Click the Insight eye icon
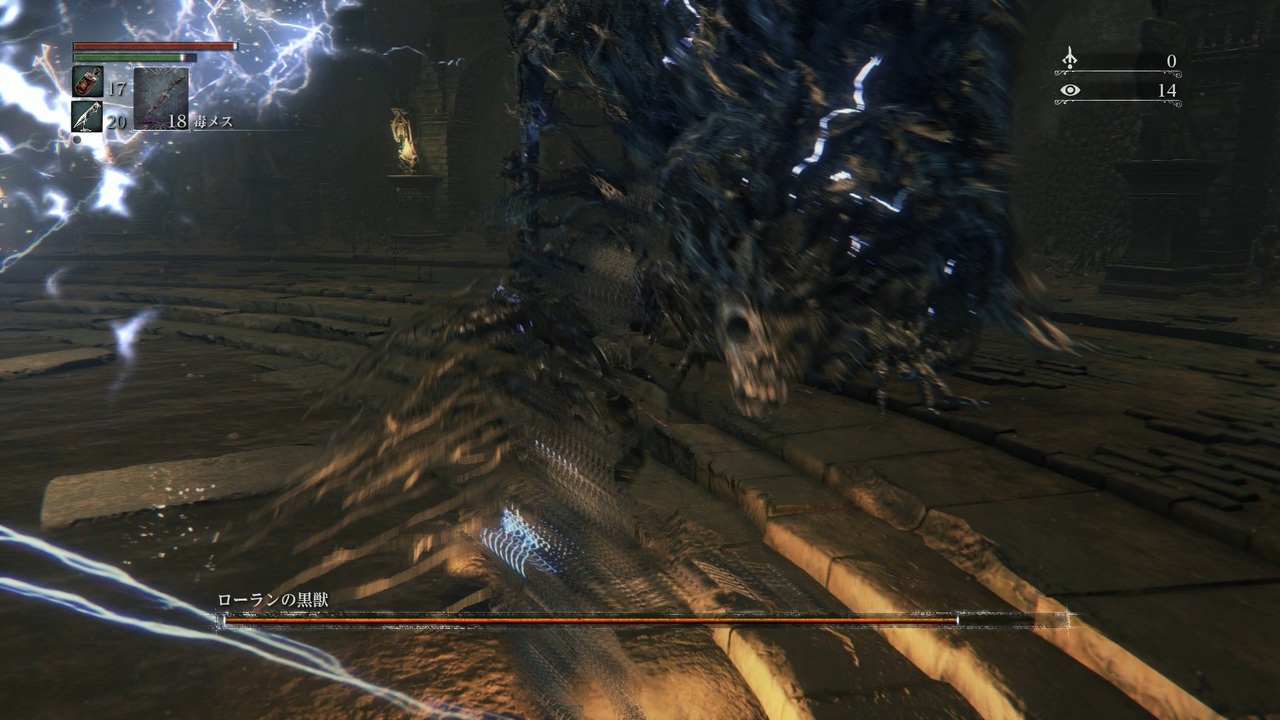 pos(1070,90)
